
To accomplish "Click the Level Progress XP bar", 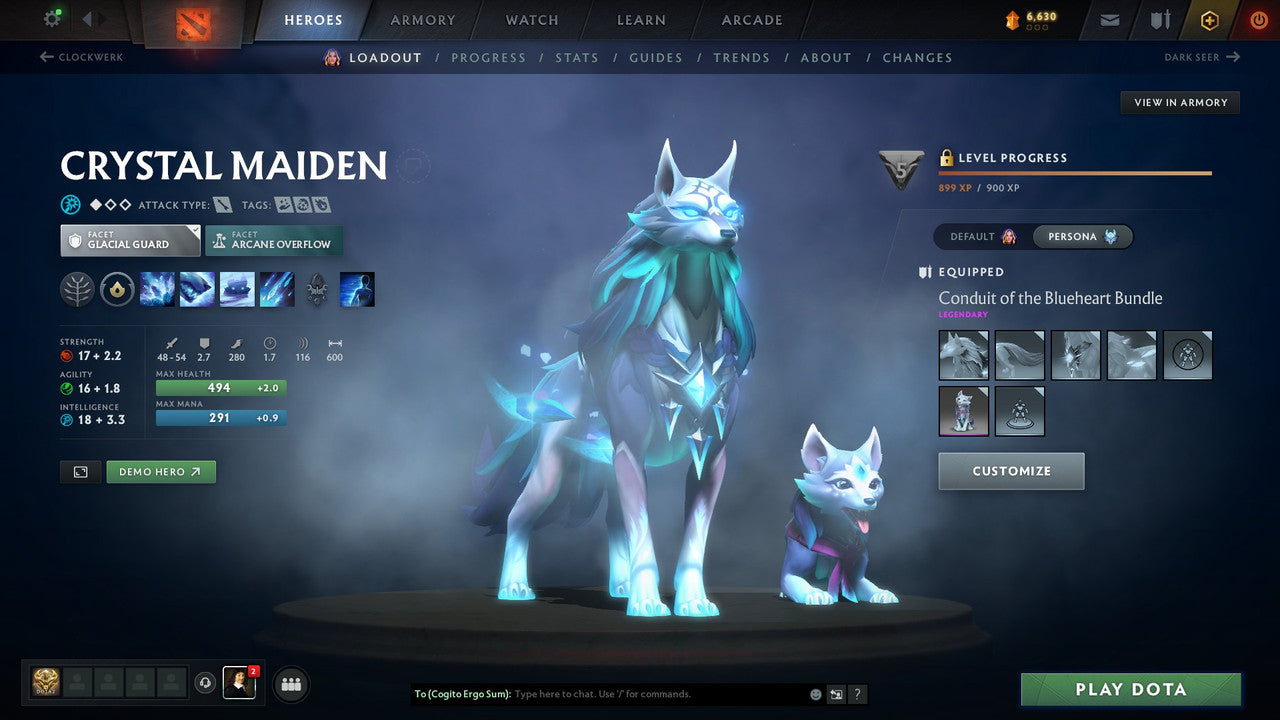I will (x=1075, y=170).
